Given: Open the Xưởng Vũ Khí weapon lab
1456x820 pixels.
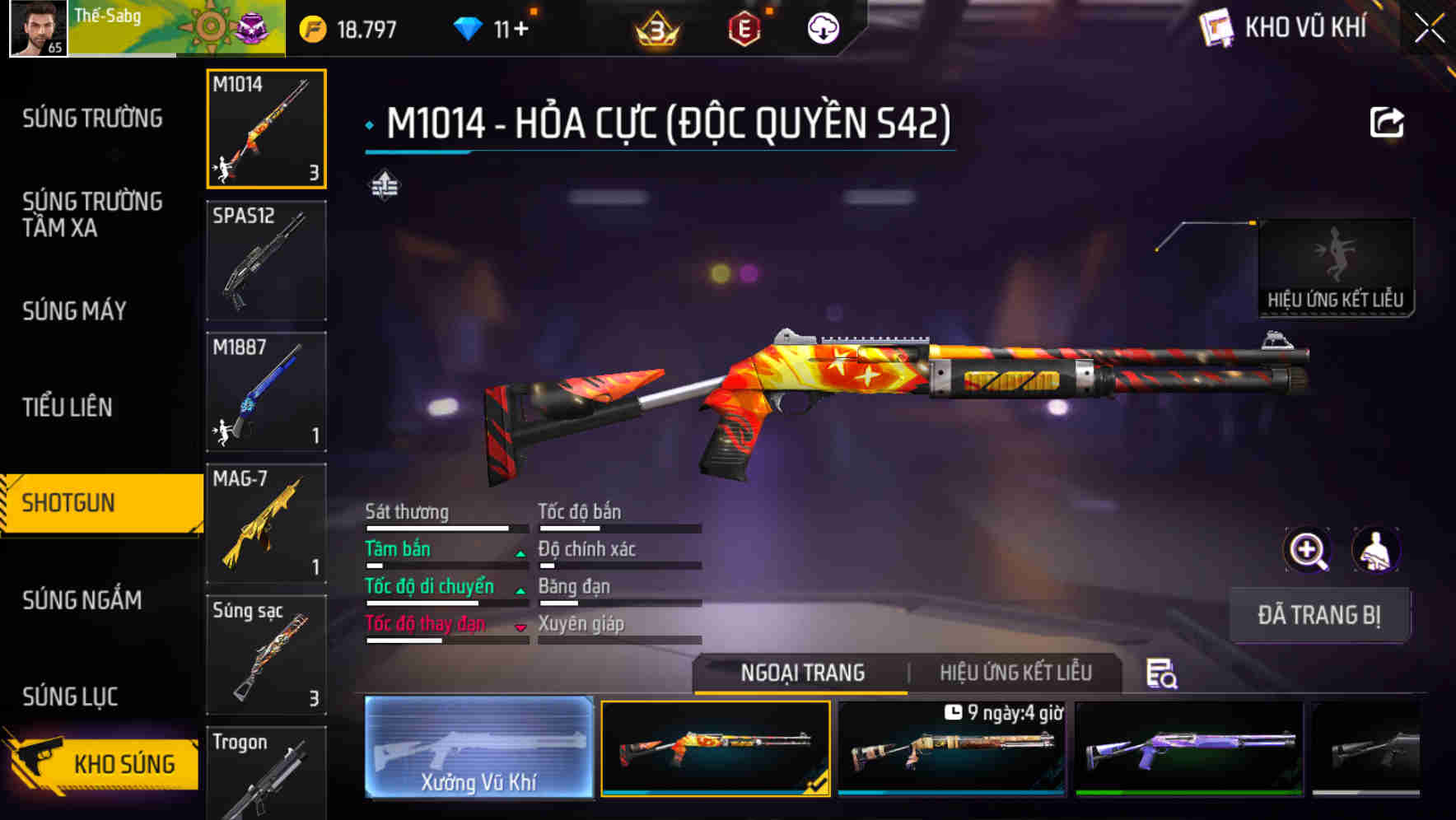Looking at the screenshot, I should (478, 749).
